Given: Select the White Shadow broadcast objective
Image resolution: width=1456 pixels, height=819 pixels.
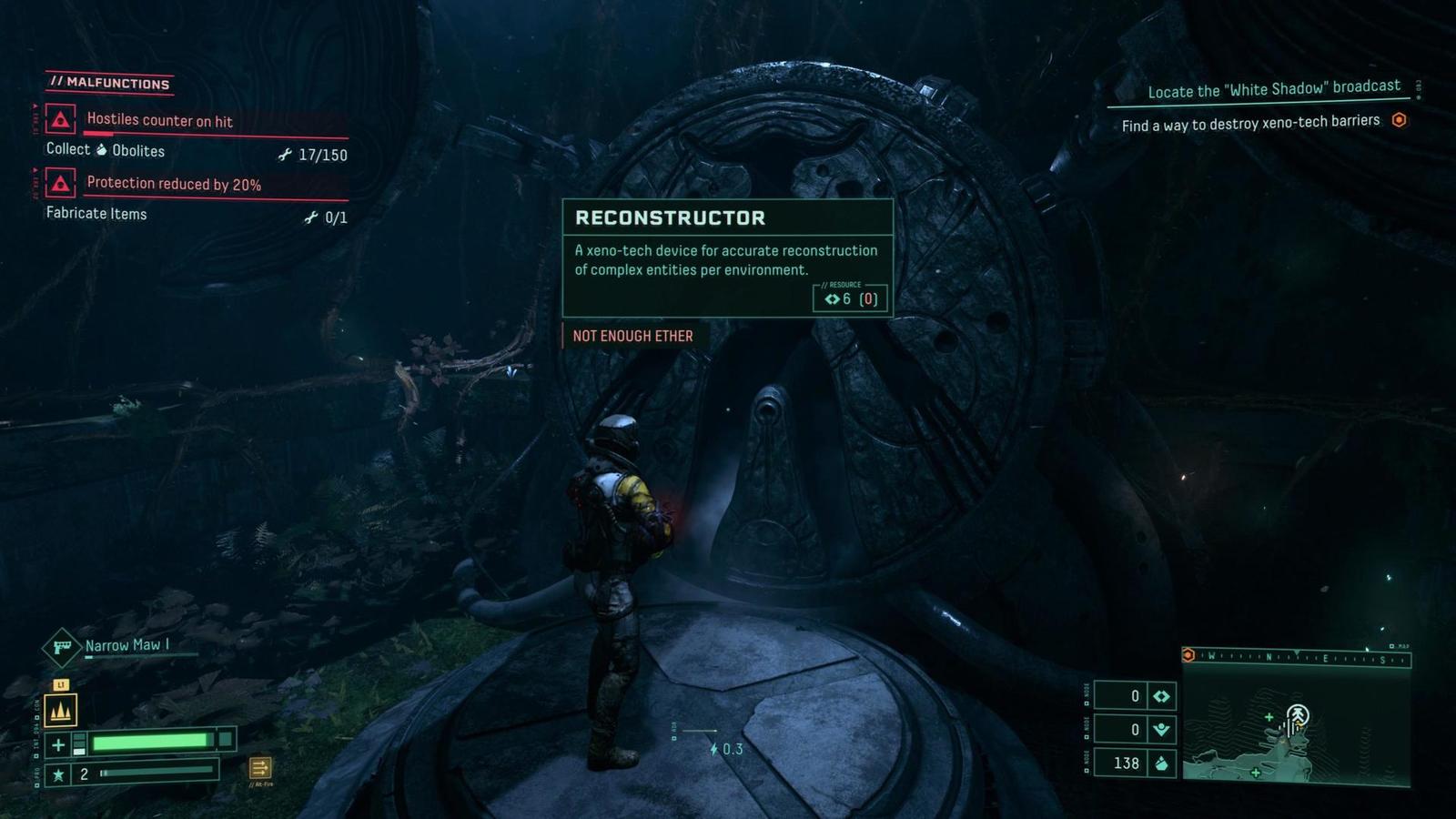Looking at the screenshot, I should coord(1273,89).
